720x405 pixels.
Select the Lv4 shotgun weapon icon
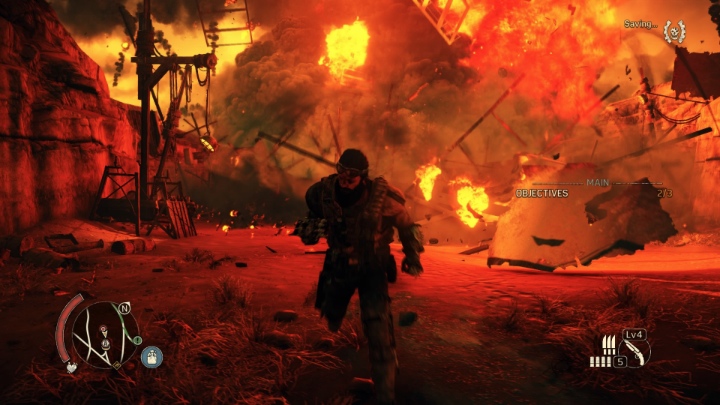[x=633, y=352]
